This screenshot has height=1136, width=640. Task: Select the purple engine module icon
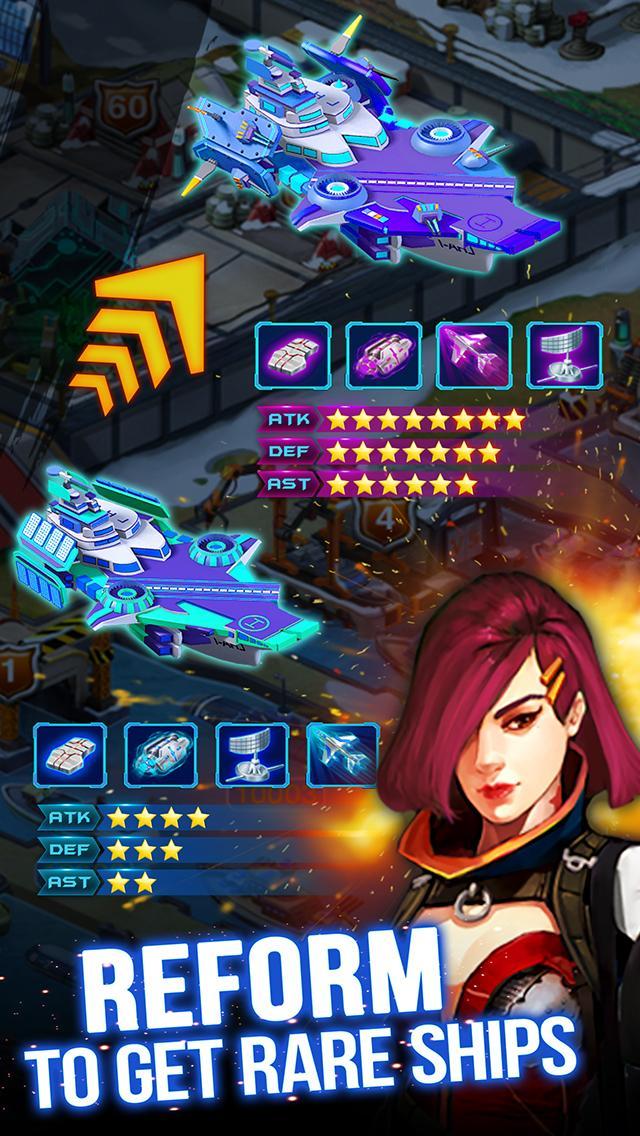(384, 357)
